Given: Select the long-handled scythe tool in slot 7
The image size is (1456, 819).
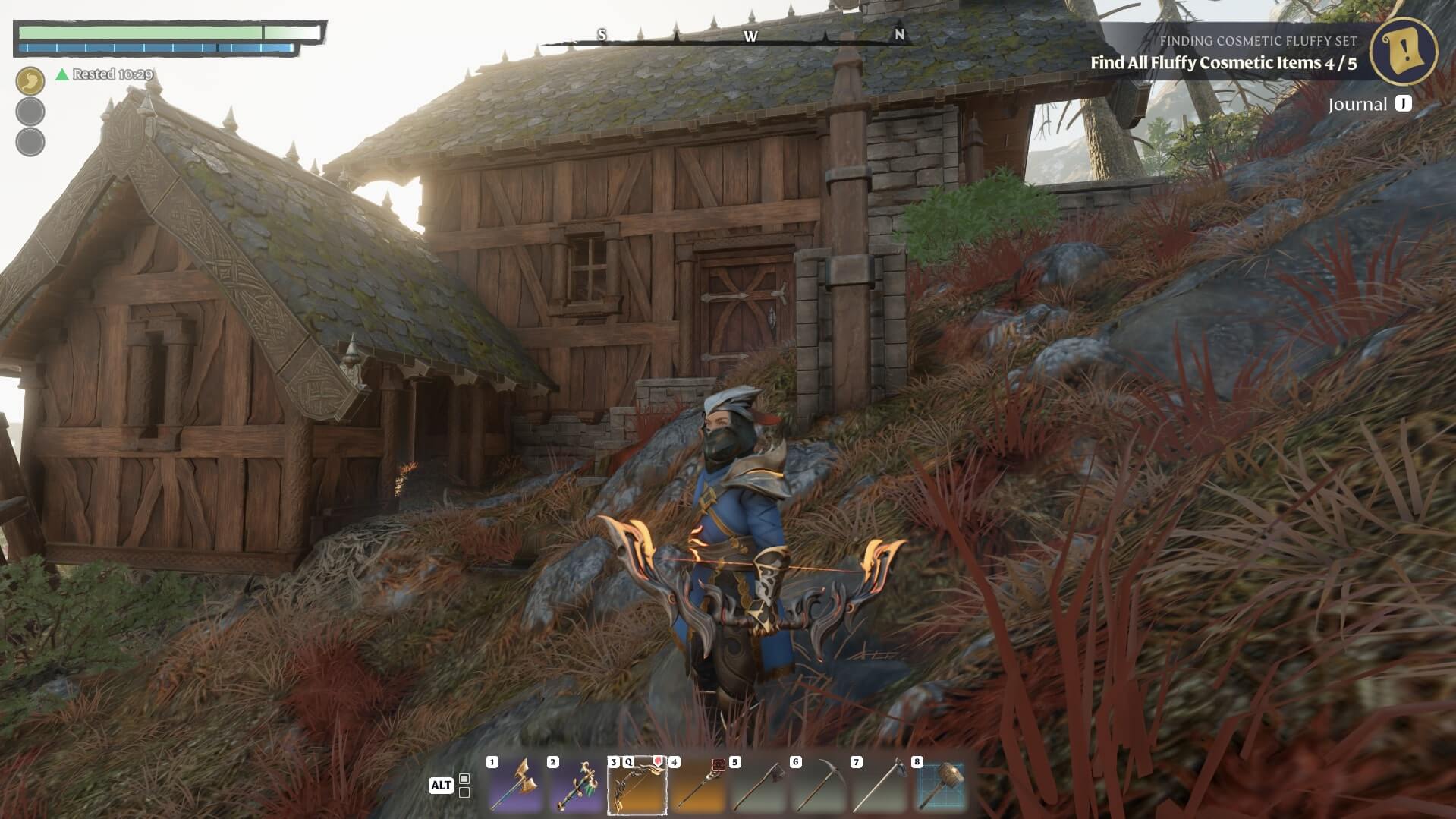Looking at the screenshot, I should [x=880, y=785].
